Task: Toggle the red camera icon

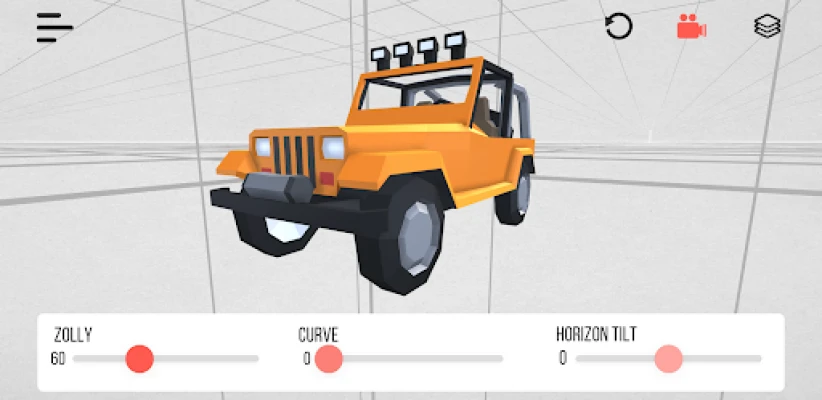Action: pos(691,27)
